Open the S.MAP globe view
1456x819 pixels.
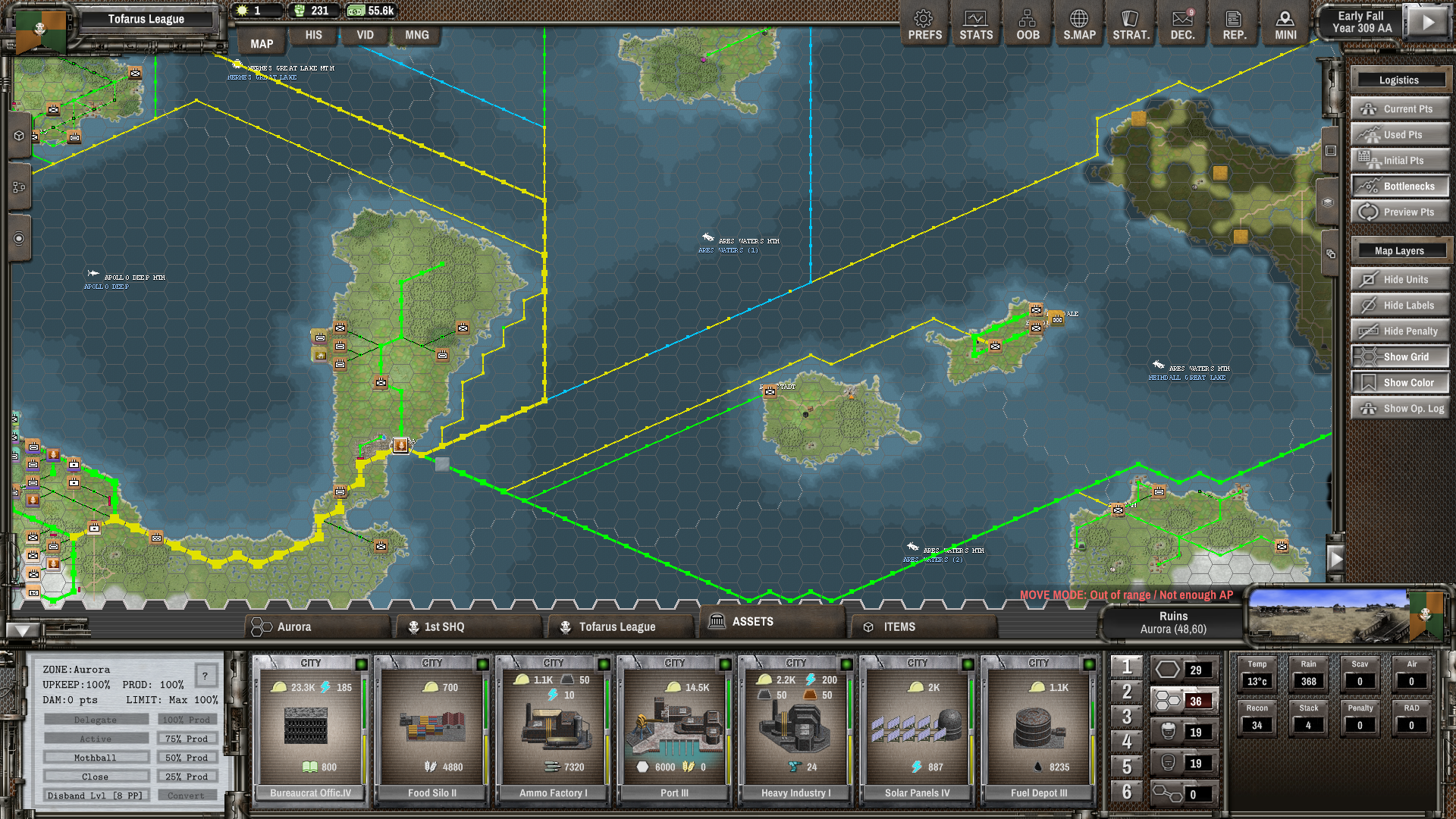[x=1079, y=24]
